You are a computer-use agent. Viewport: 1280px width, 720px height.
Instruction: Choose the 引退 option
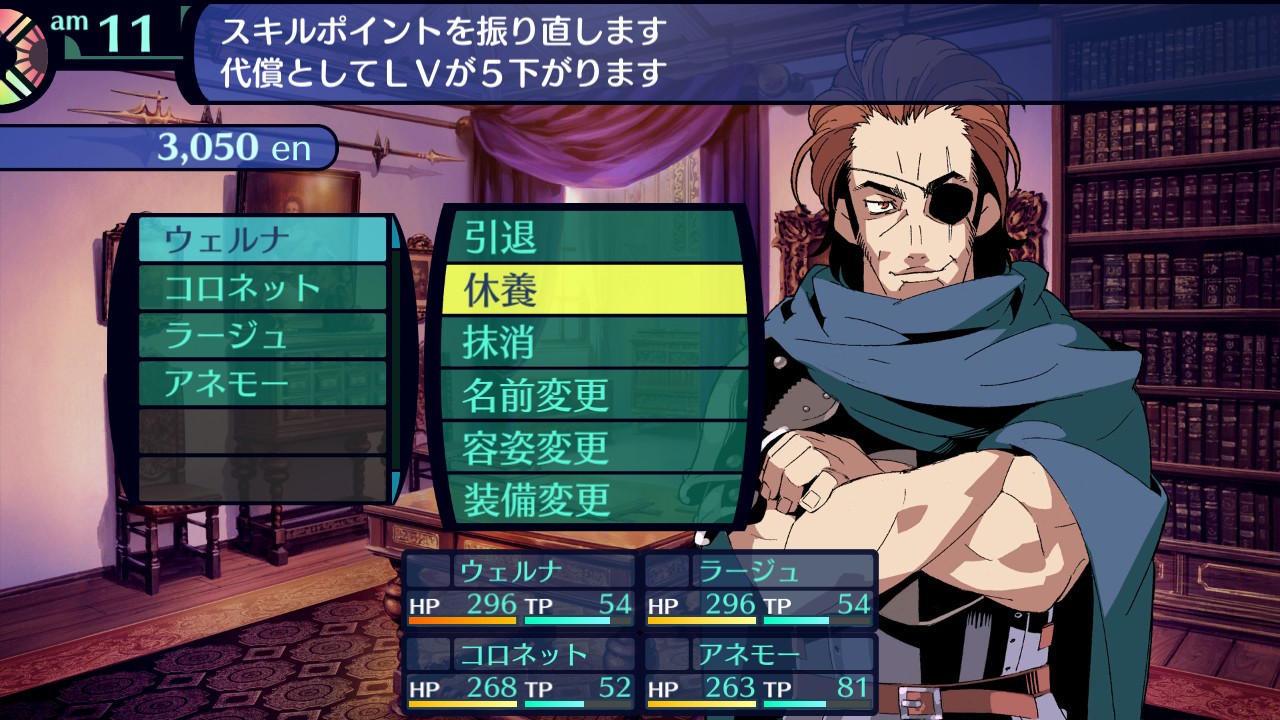coord(594,238)
